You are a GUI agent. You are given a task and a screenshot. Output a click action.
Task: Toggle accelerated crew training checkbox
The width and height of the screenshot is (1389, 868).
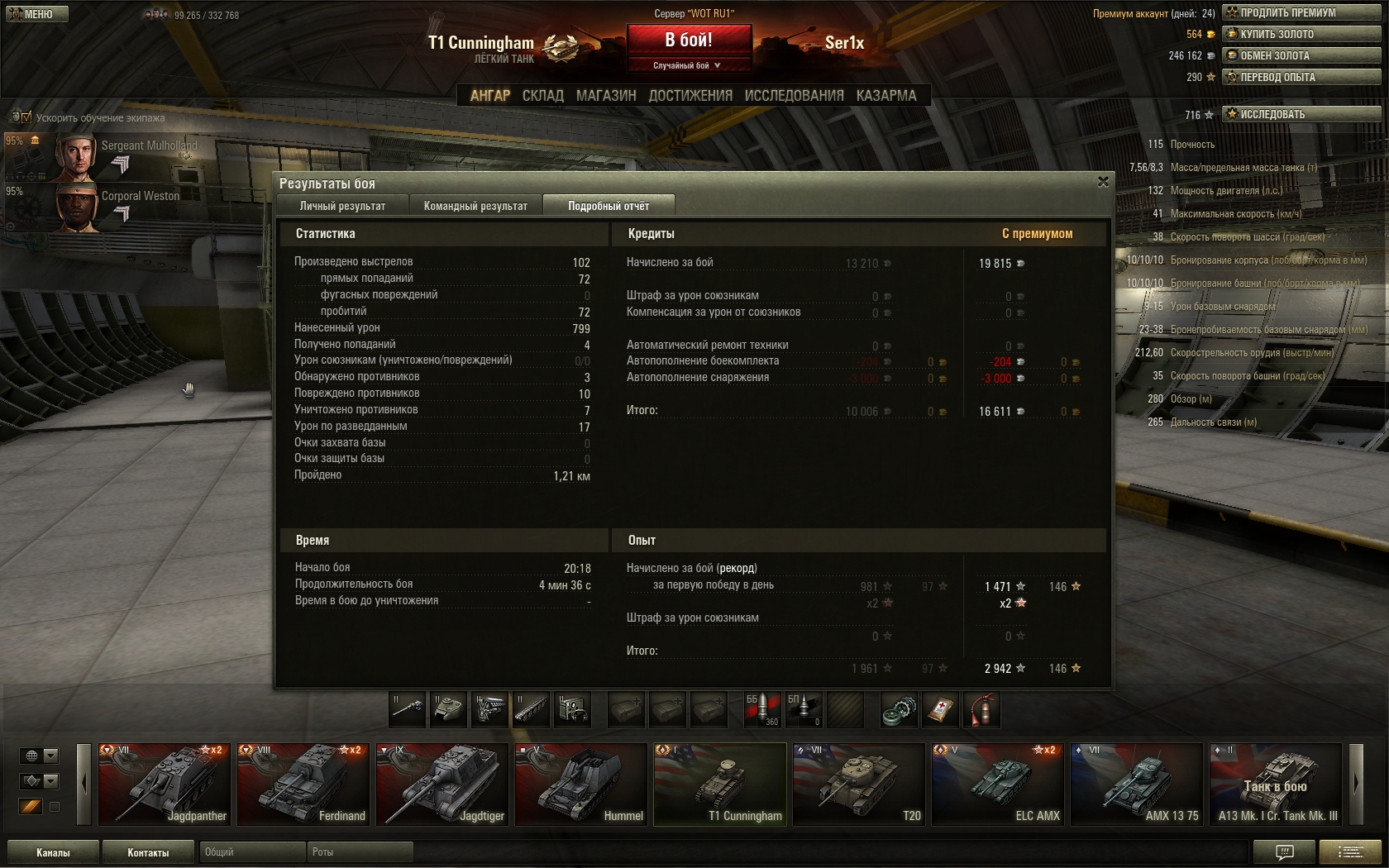(26, 117)
